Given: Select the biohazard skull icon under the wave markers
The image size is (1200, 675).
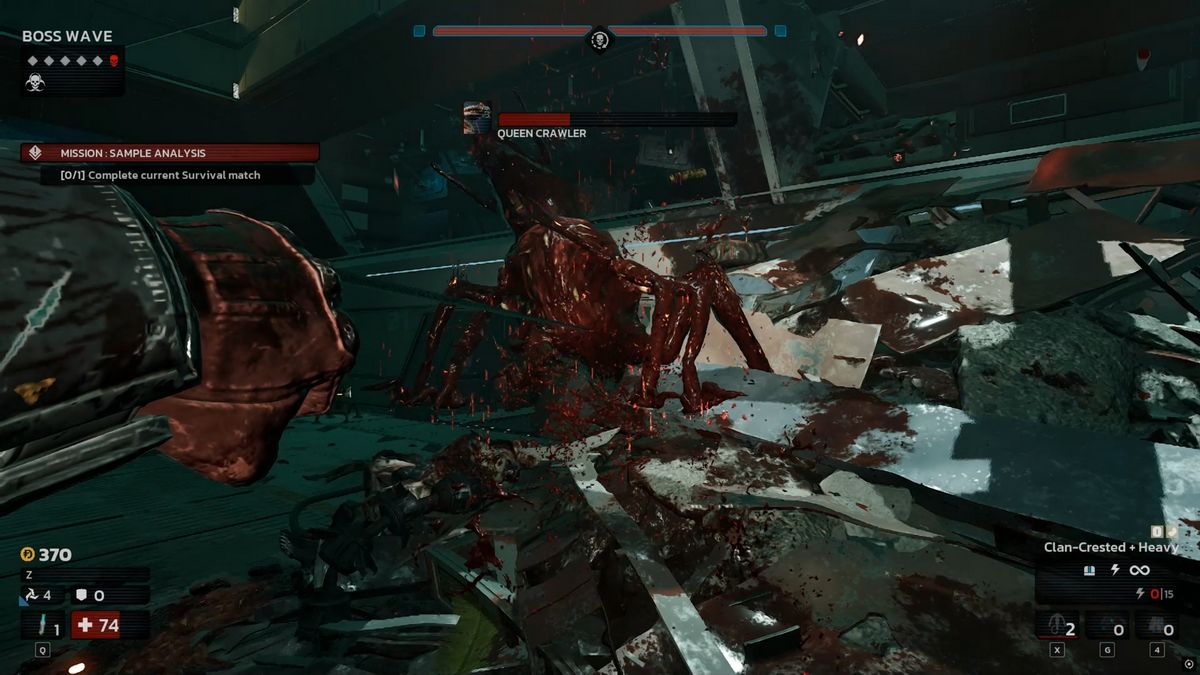Looking at the screenshot, I should point(35,83).
